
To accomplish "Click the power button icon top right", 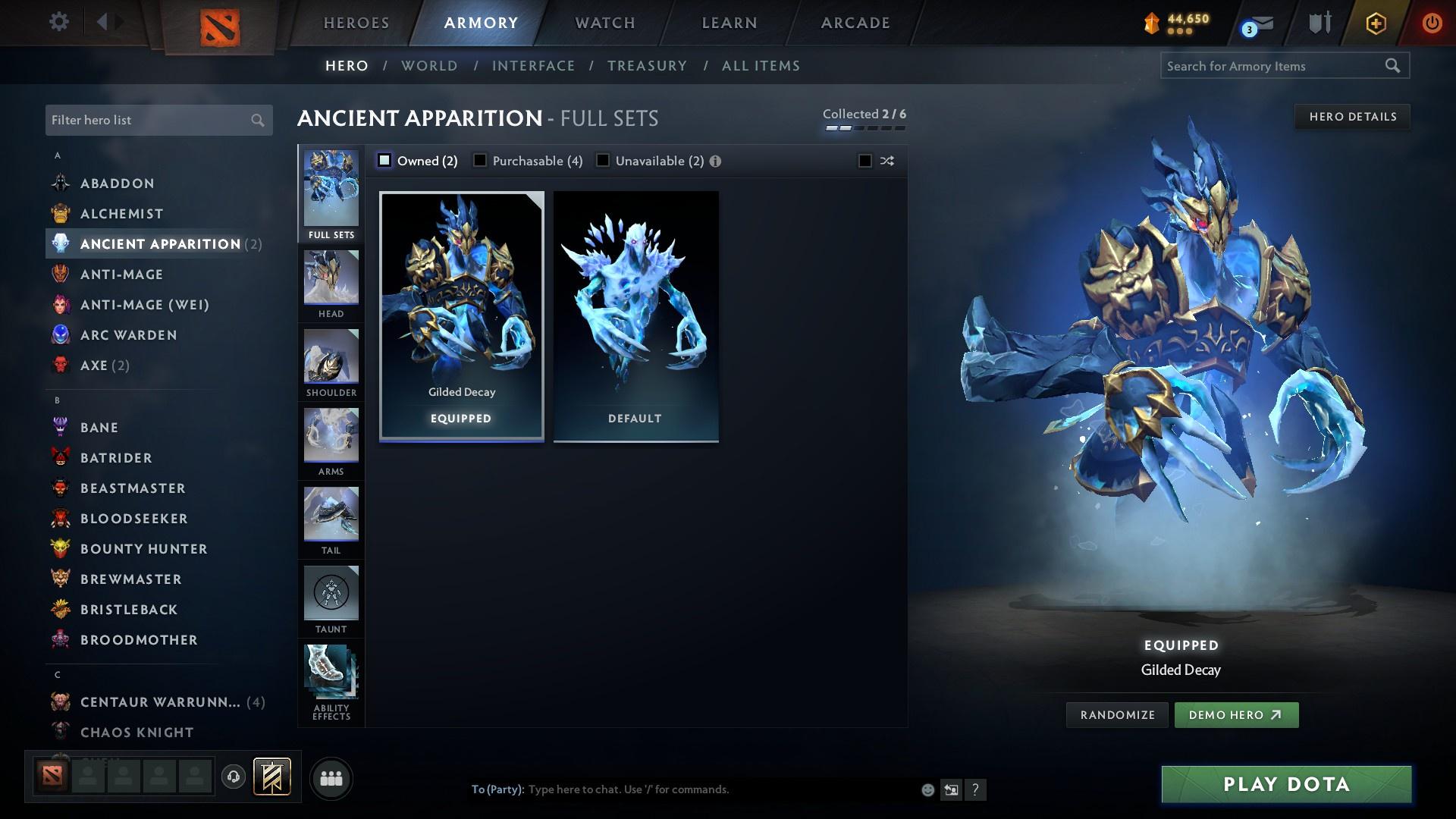I will tap(1432, 22).
